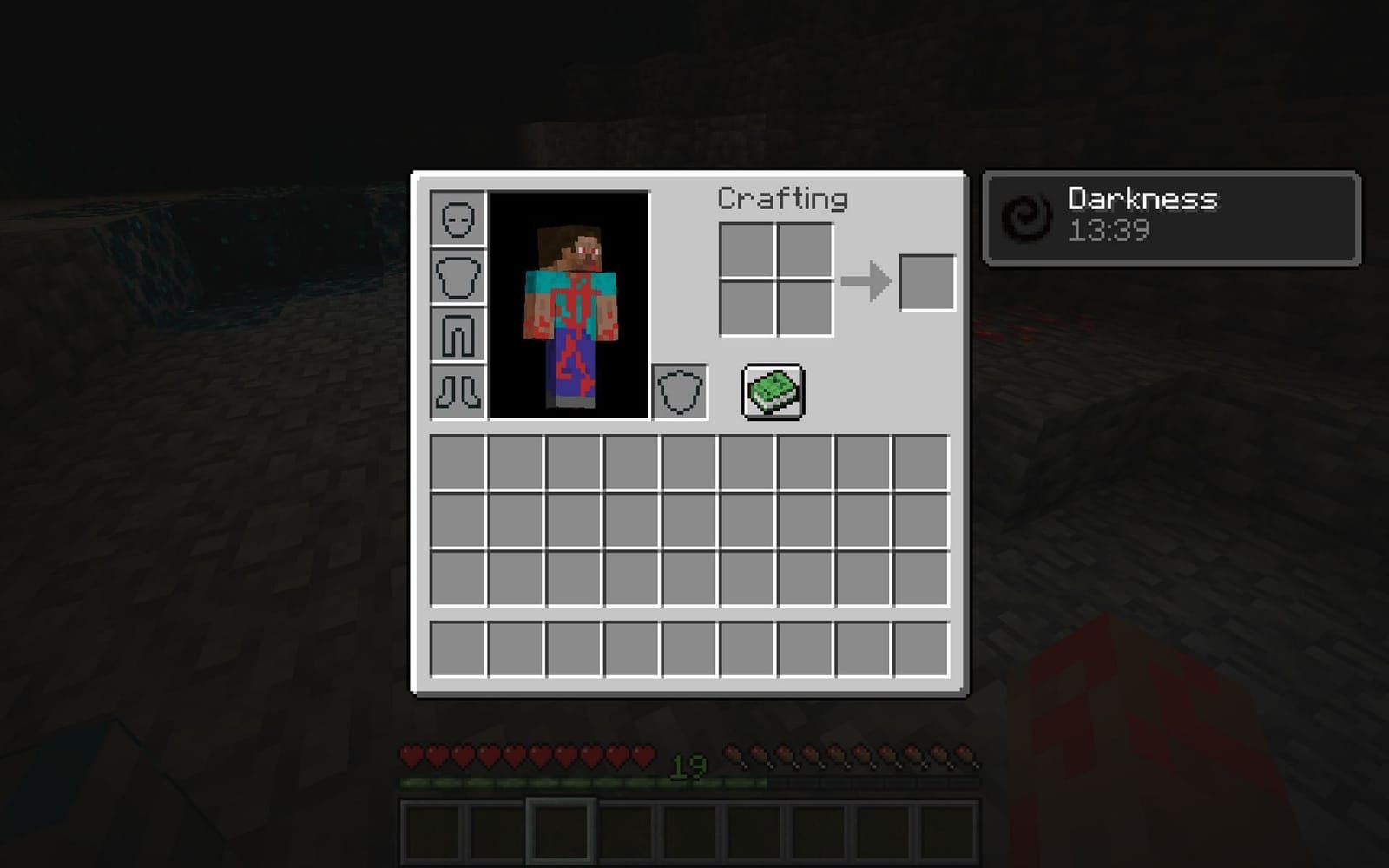This screenshot has height=868, width=1389.
Task: Click the bottom-right crafting grid slot
Action: pos(804,309)
